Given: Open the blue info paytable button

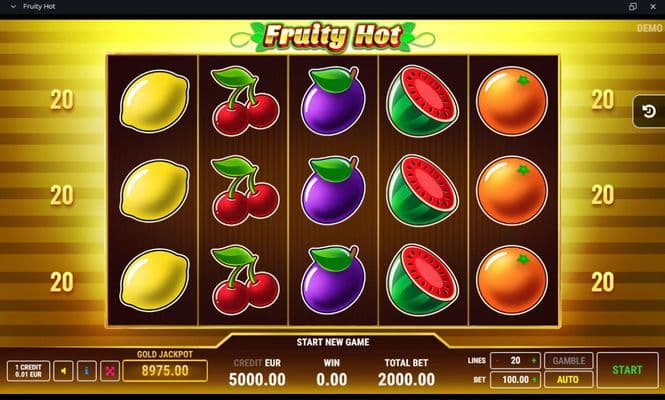Looking at the screenshot, I should tap(87, 371).
